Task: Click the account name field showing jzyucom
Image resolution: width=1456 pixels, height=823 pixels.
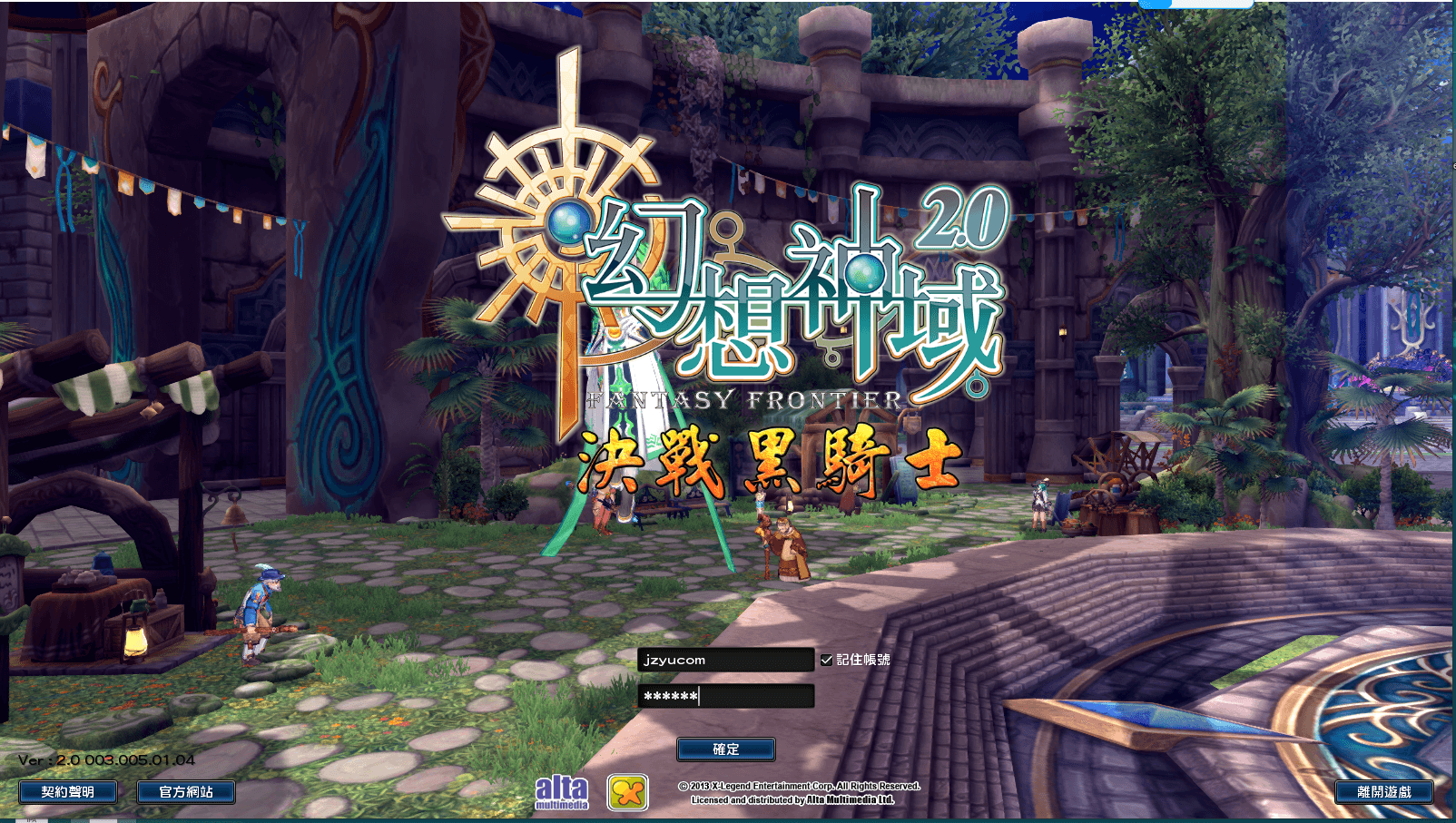Action: [x=726, y=661]
